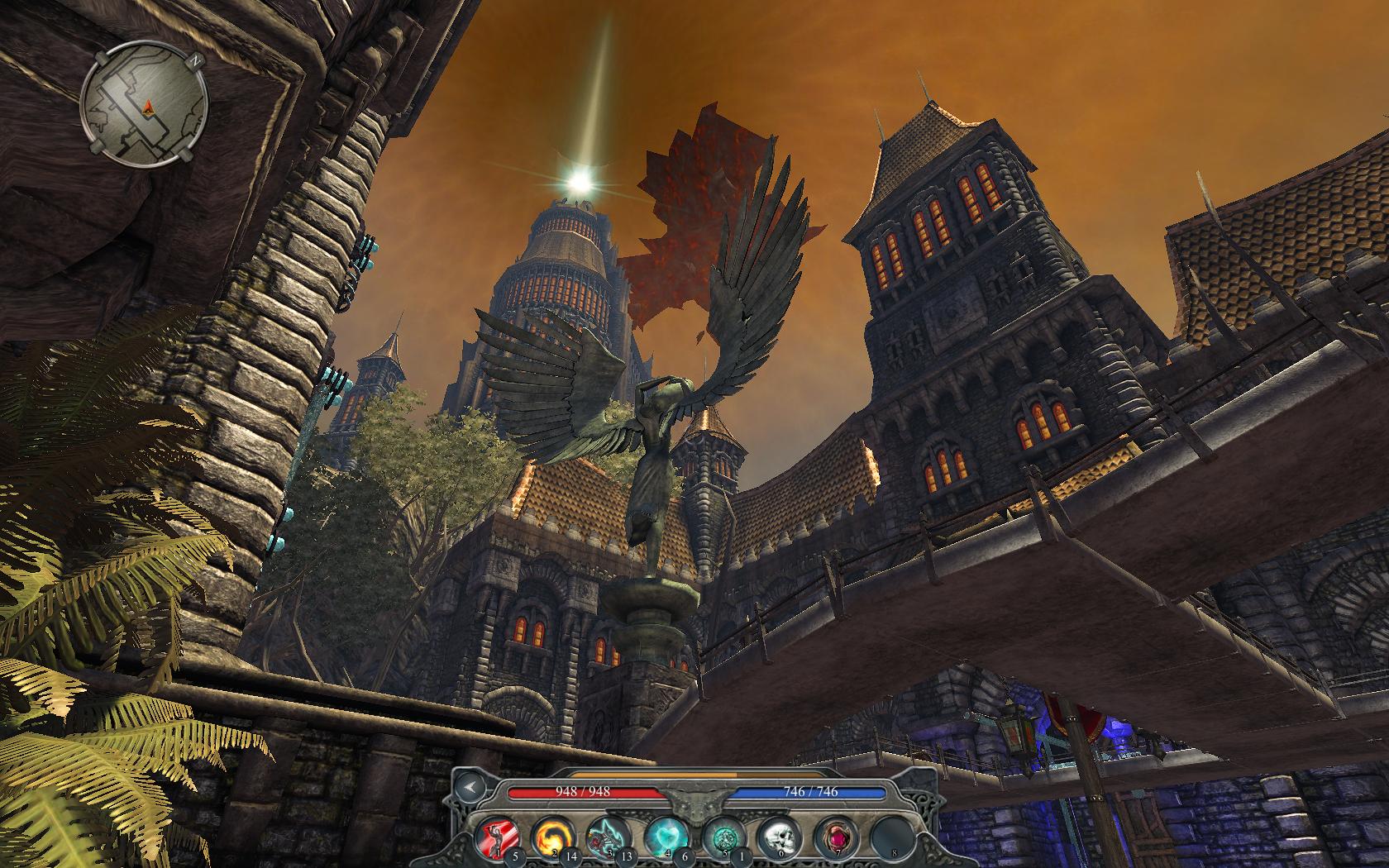Image resolution: width=1389 pixels, height=868 pixels.
Task: Use the cyan lightning creature skill
Action: tap(606, 837)
